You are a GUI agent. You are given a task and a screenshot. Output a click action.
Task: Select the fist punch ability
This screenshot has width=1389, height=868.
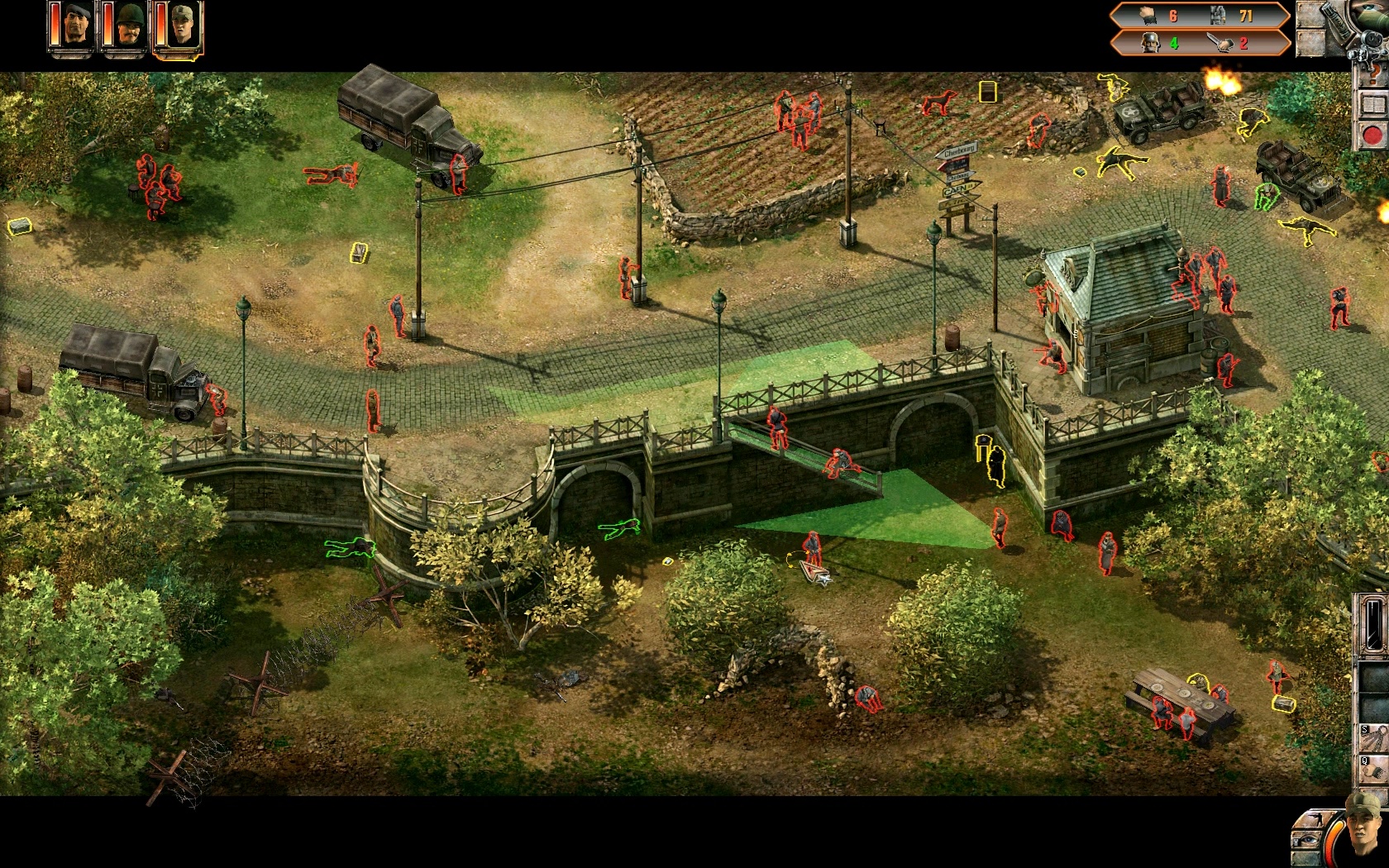coord(1376,769)
